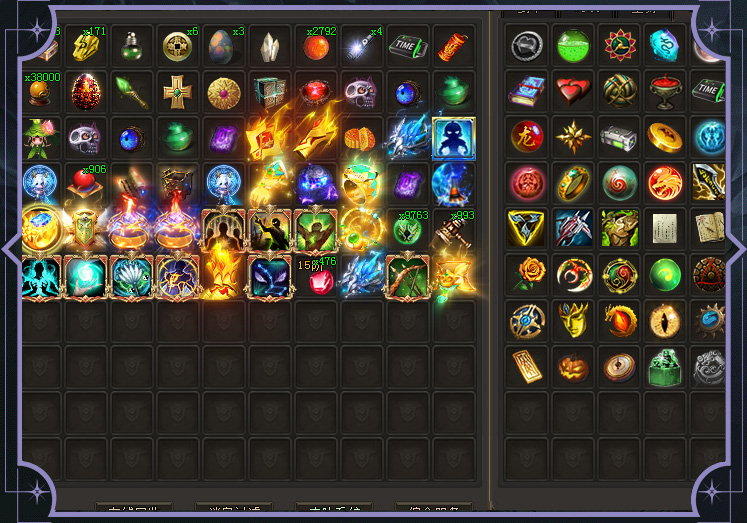Select the blue spellbook item
This screenshot has width=747, height=523.
(527, 90)
